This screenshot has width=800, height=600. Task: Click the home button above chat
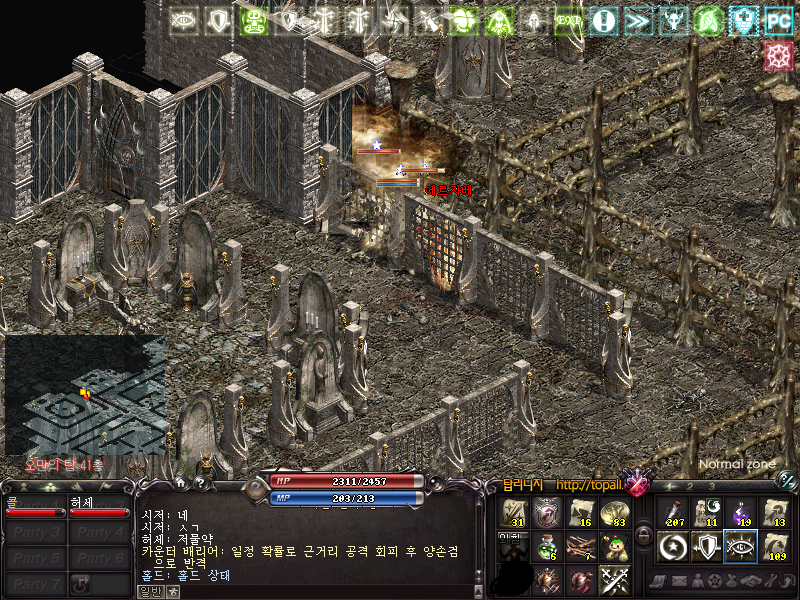pyautogui.click(x=181, y=483)
